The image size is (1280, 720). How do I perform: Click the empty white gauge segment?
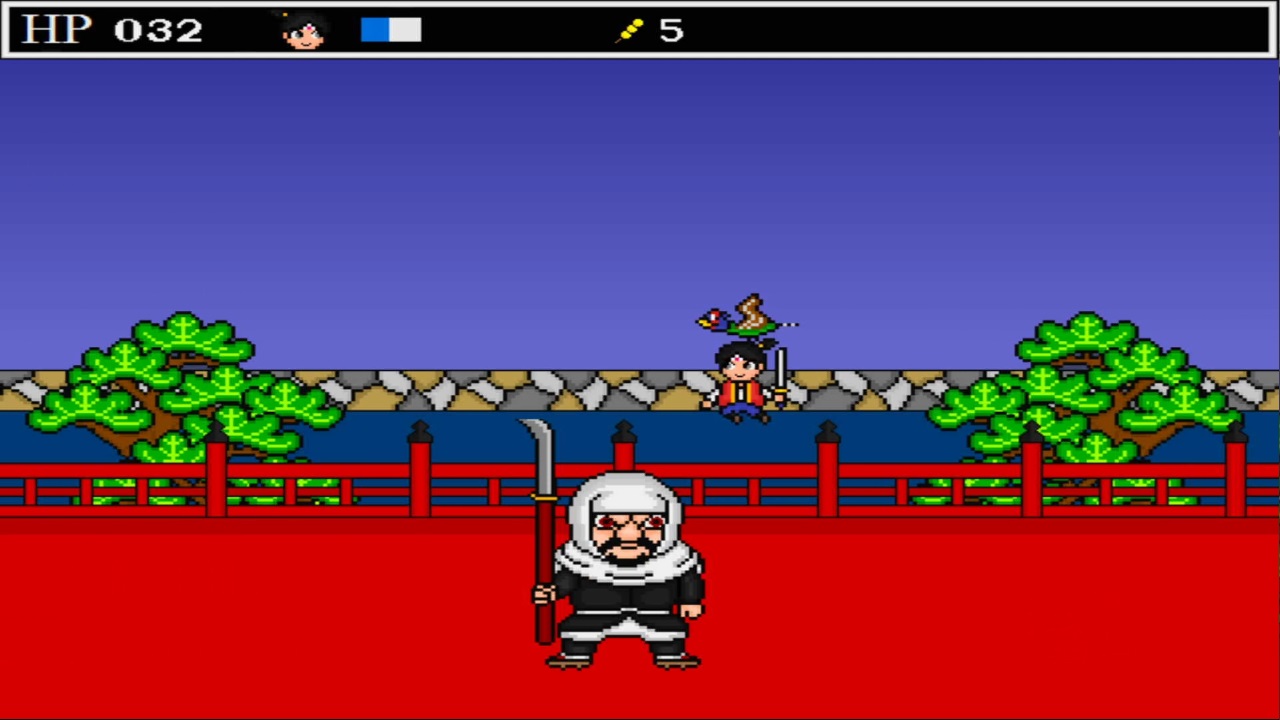[407, 30]
